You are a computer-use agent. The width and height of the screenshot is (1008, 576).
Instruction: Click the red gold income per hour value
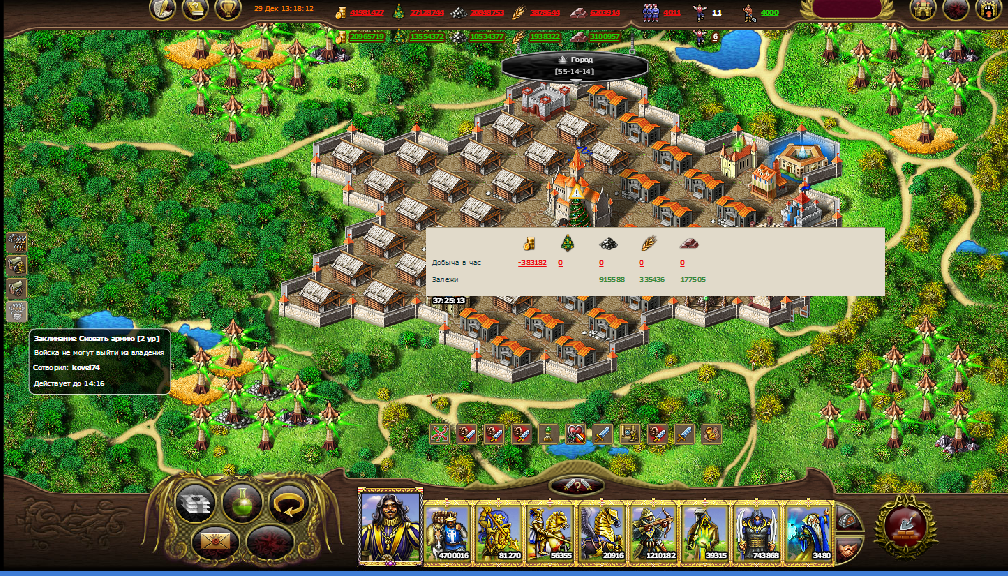coord(532,263)
